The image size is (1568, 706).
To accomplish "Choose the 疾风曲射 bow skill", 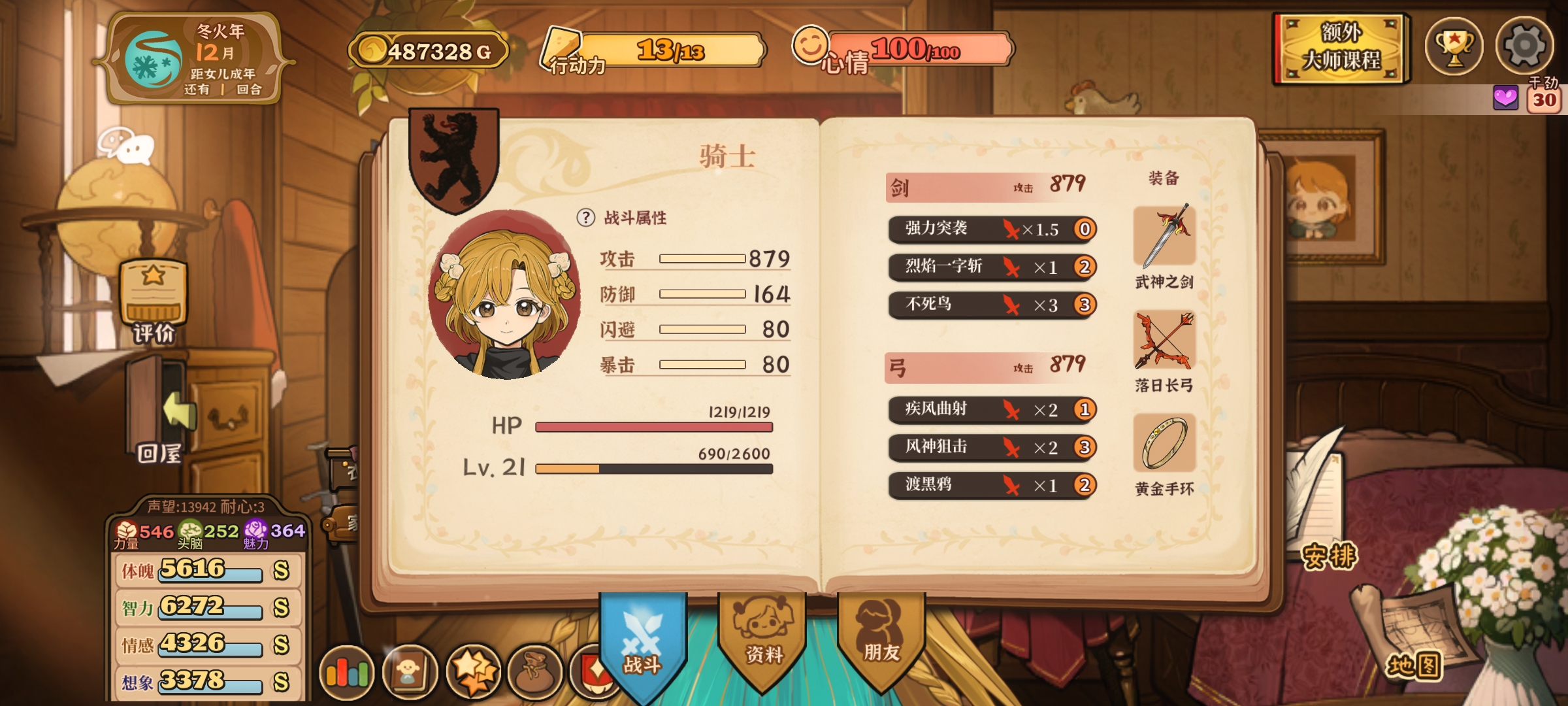I will pyautogui.click(x=991, y=410).
